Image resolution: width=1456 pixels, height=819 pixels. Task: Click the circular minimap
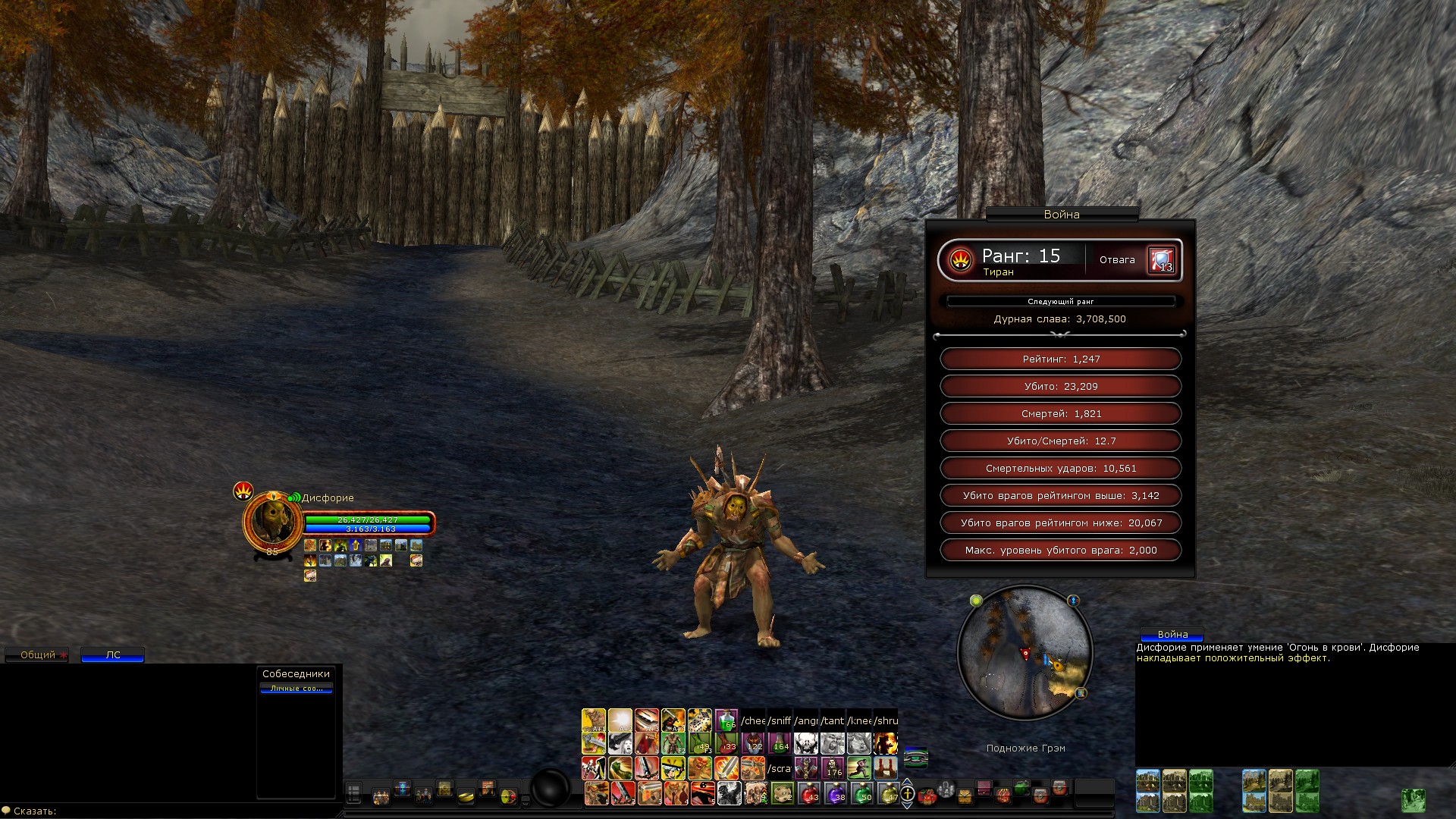[x=1025, y=653]
